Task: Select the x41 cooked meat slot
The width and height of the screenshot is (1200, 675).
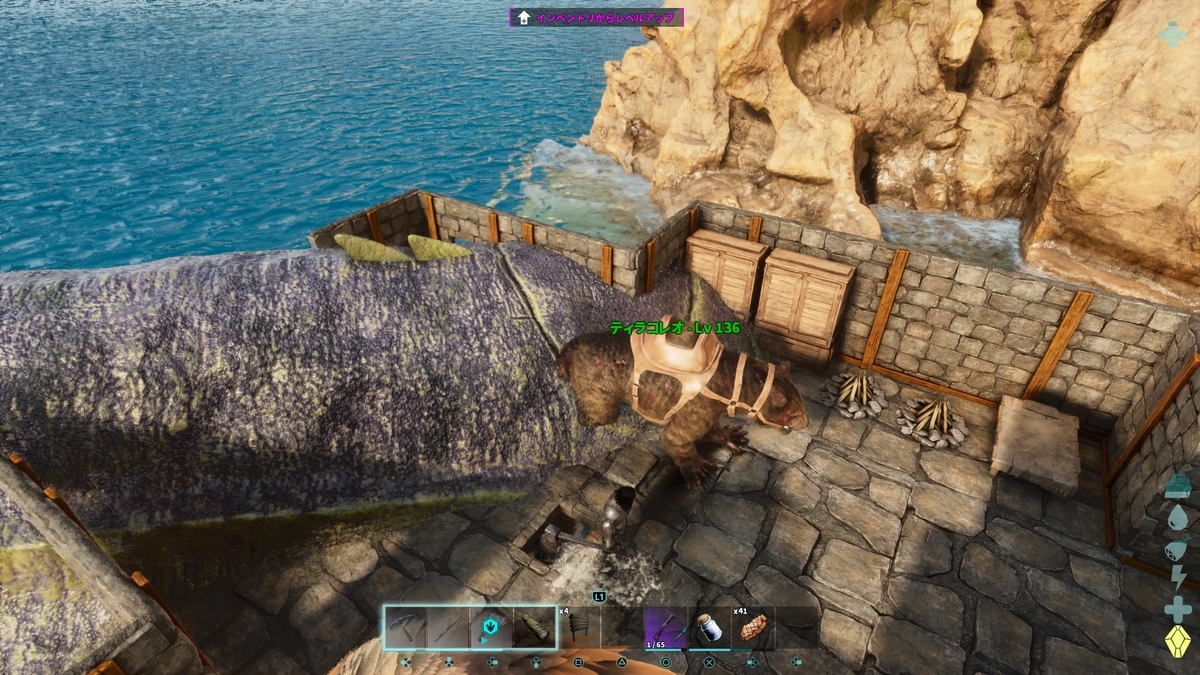Action: 752,628
